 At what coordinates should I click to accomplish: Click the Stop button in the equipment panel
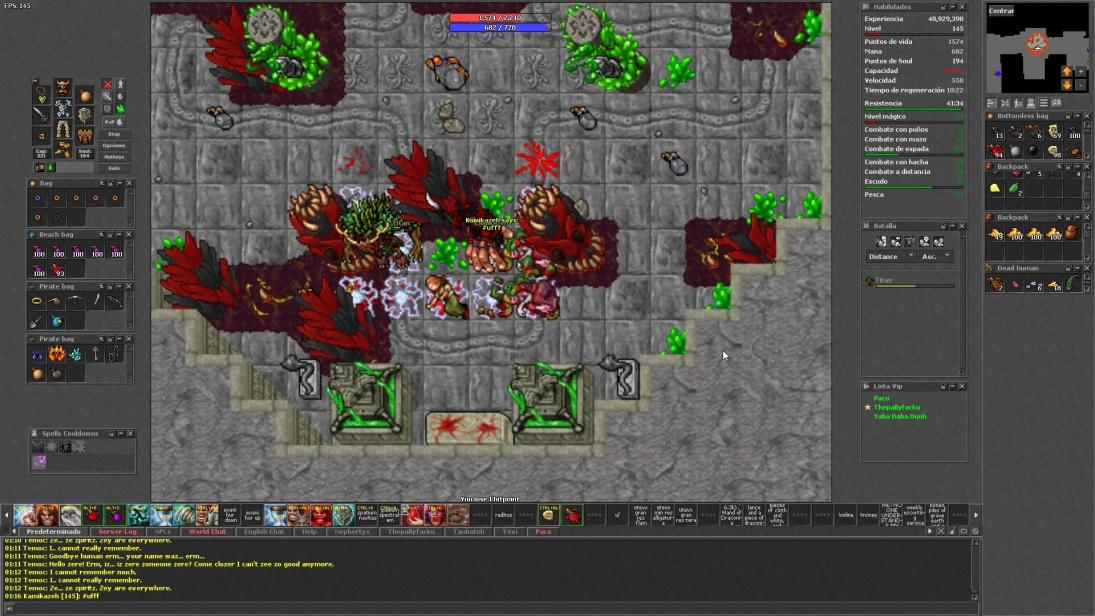[114, 134]
